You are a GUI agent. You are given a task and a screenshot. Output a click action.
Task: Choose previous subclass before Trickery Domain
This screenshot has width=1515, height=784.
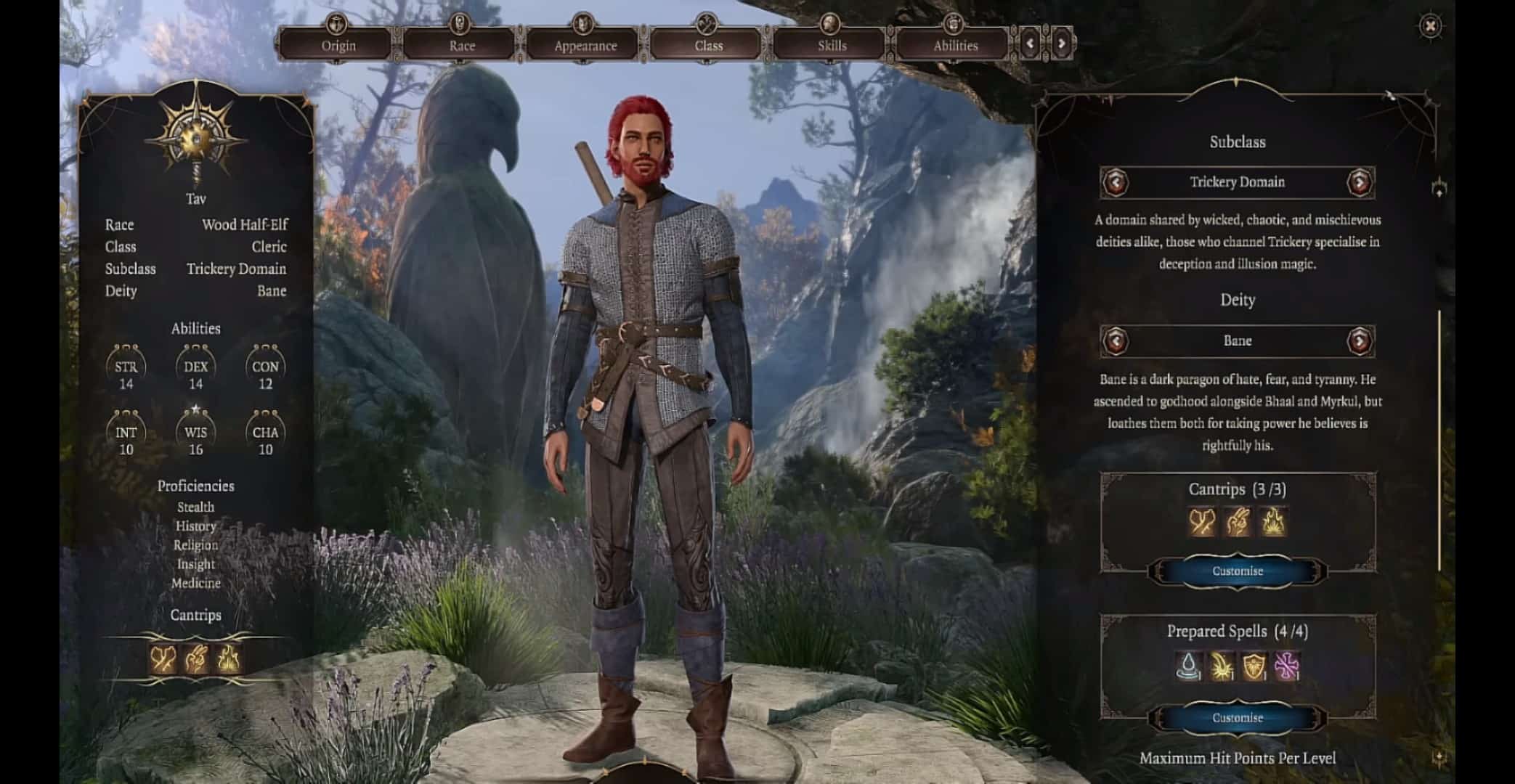pyautogui.click(x=1116, y=182)
